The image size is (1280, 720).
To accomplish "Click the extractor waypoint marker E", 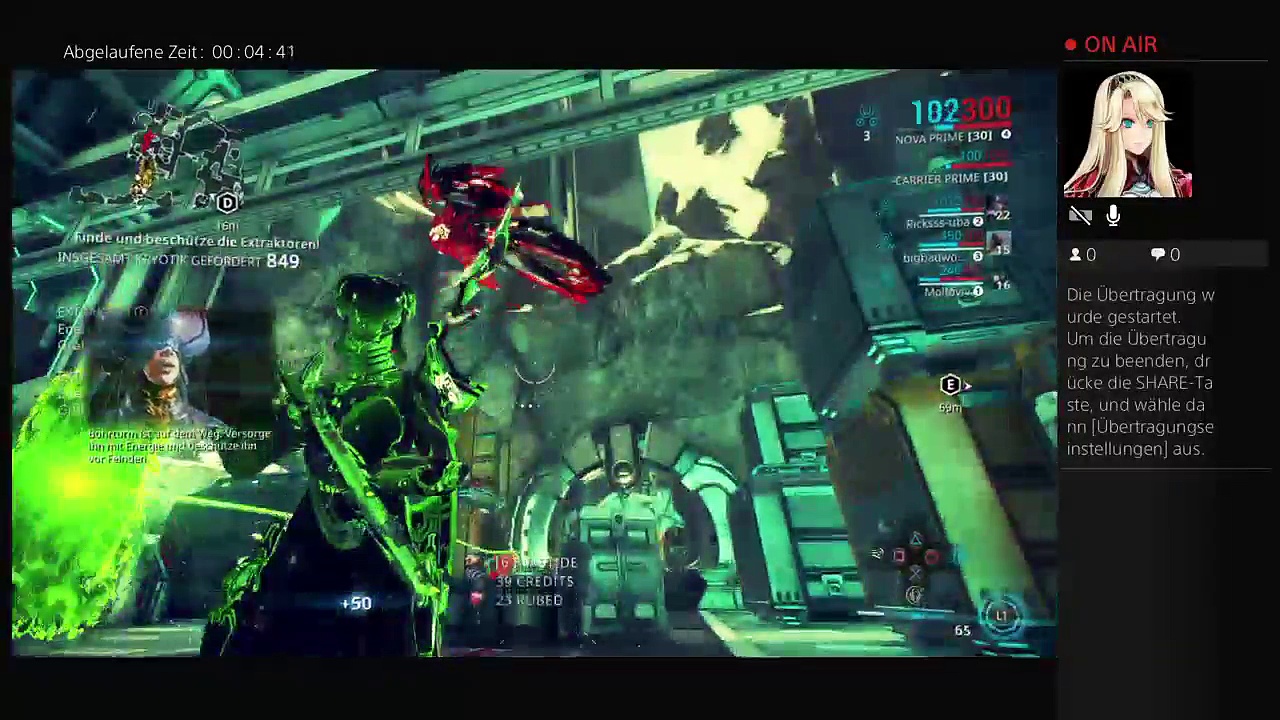I will click(950, 385).
